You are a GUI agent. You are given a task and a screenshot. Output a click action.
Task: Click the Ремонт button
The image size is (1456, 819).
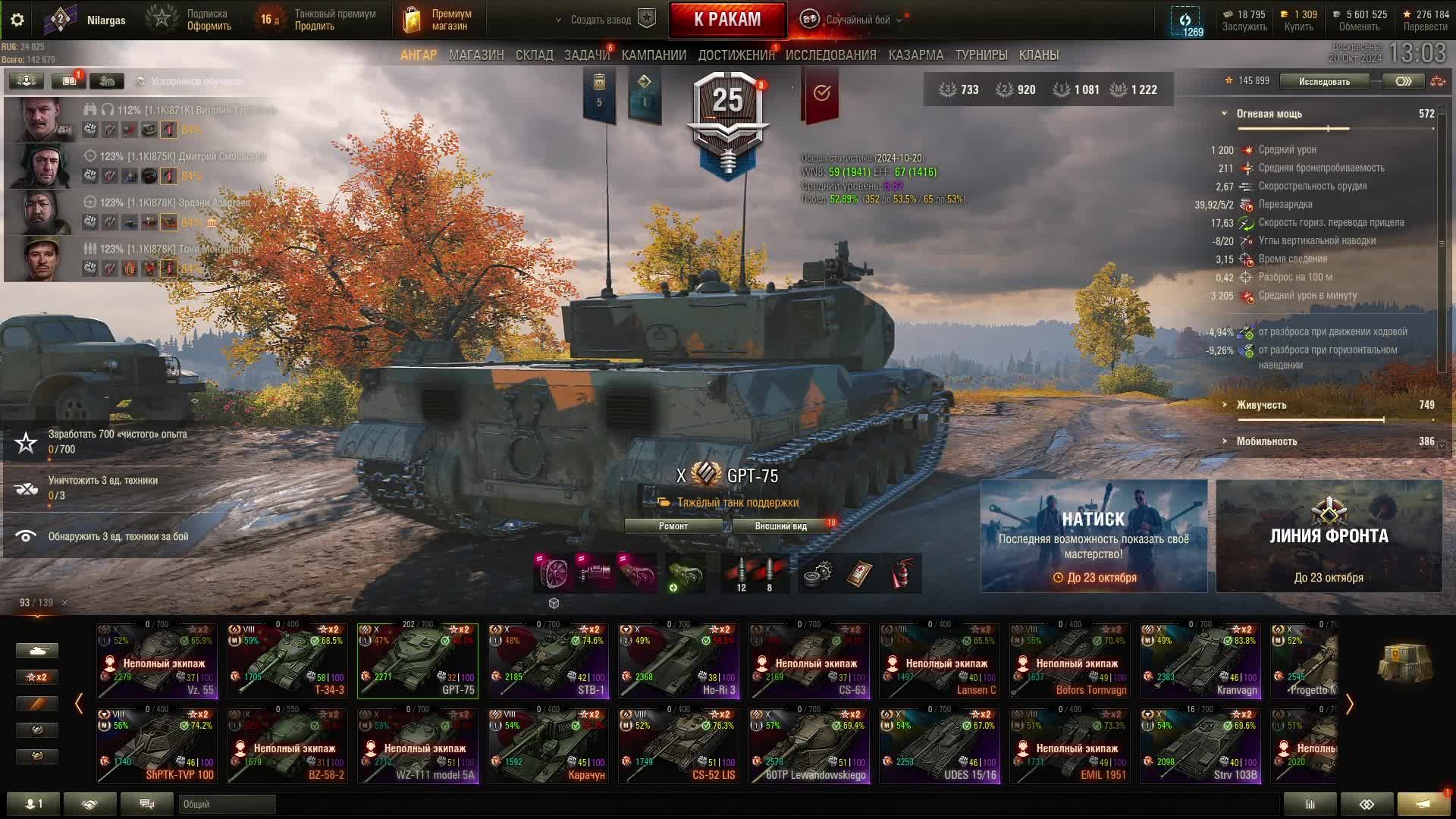point(673,526)
